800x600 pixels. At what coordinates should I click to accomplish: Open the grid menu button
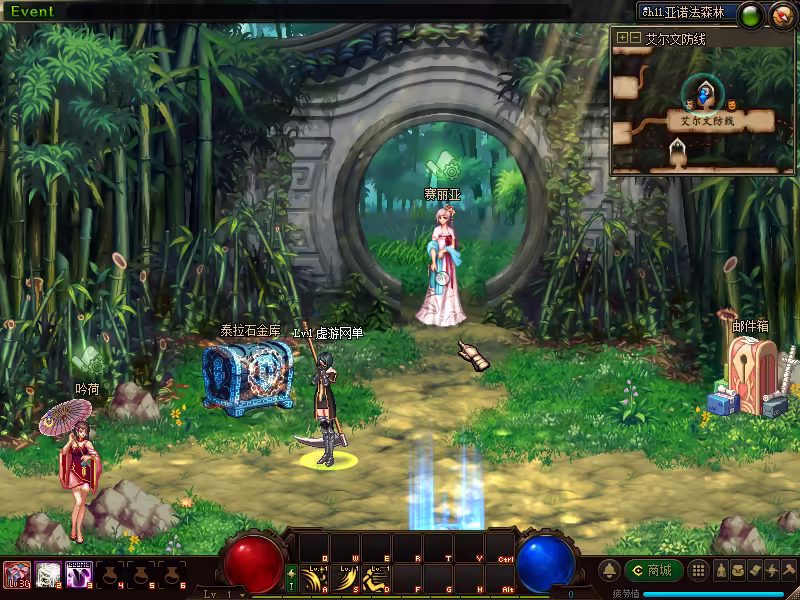pyautogui.click(x=698, y=570)
